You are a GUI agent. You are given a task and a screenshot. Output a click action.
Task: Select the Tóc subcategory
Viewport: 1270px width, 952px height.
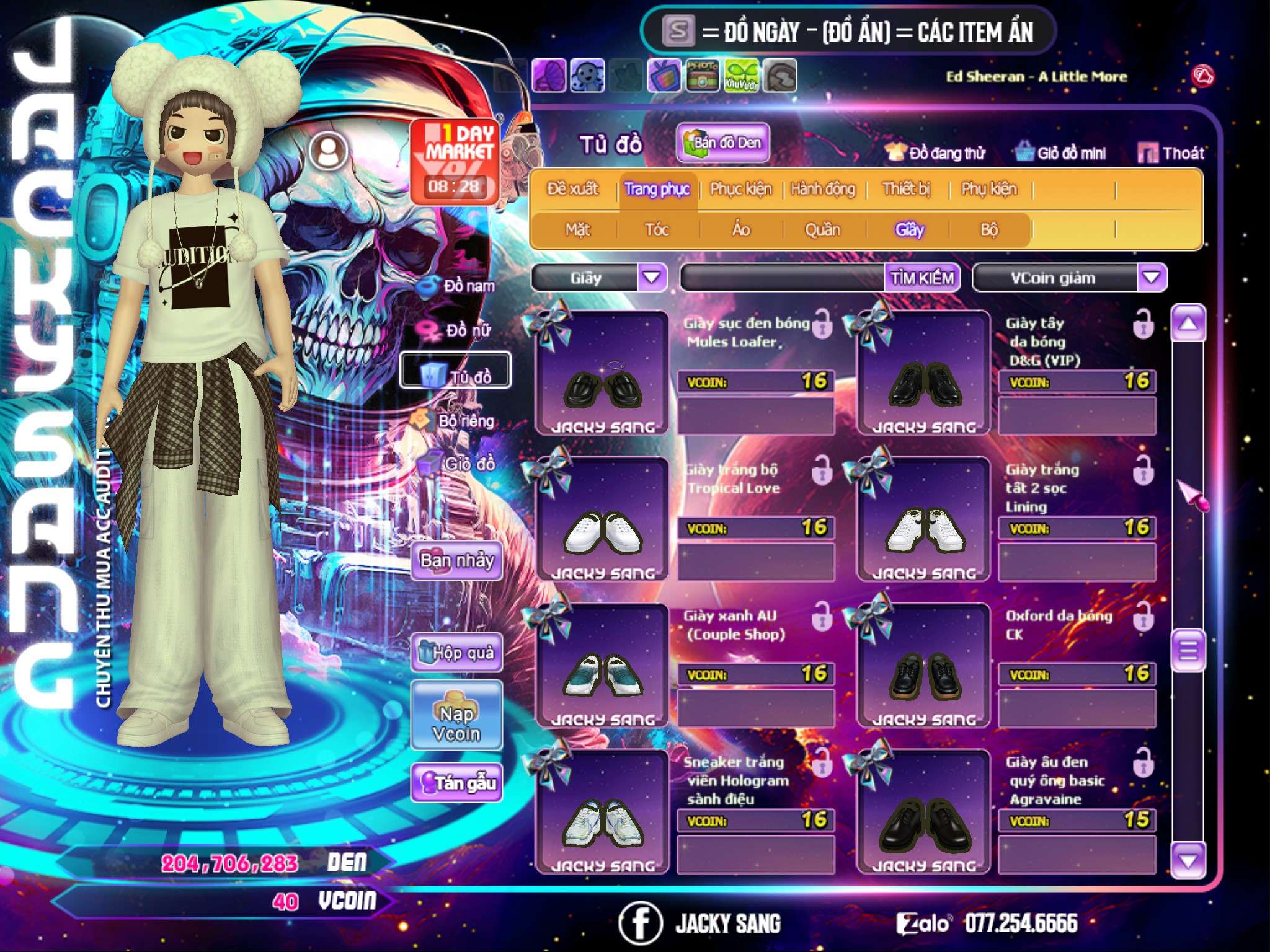[657, 230]
